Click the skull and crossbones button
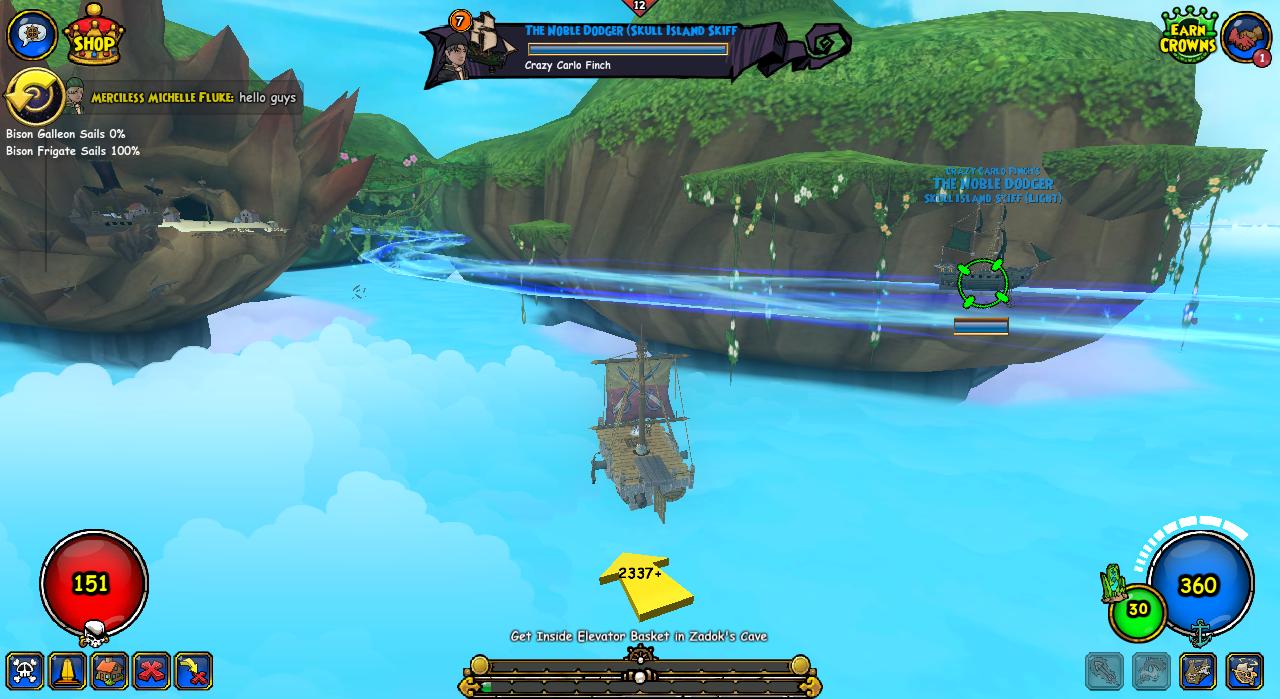Viewport: 1280px width, 699px height. pos(26,670)
